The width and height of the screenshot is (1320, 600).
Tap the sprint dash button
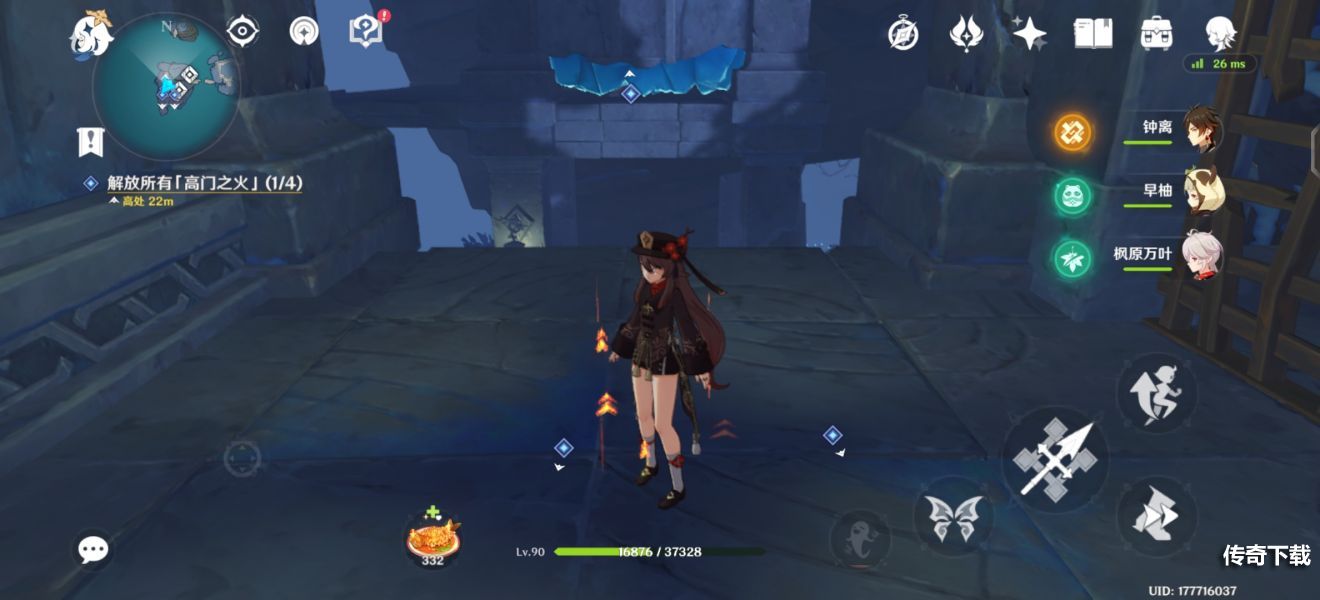coord(1156,516)
